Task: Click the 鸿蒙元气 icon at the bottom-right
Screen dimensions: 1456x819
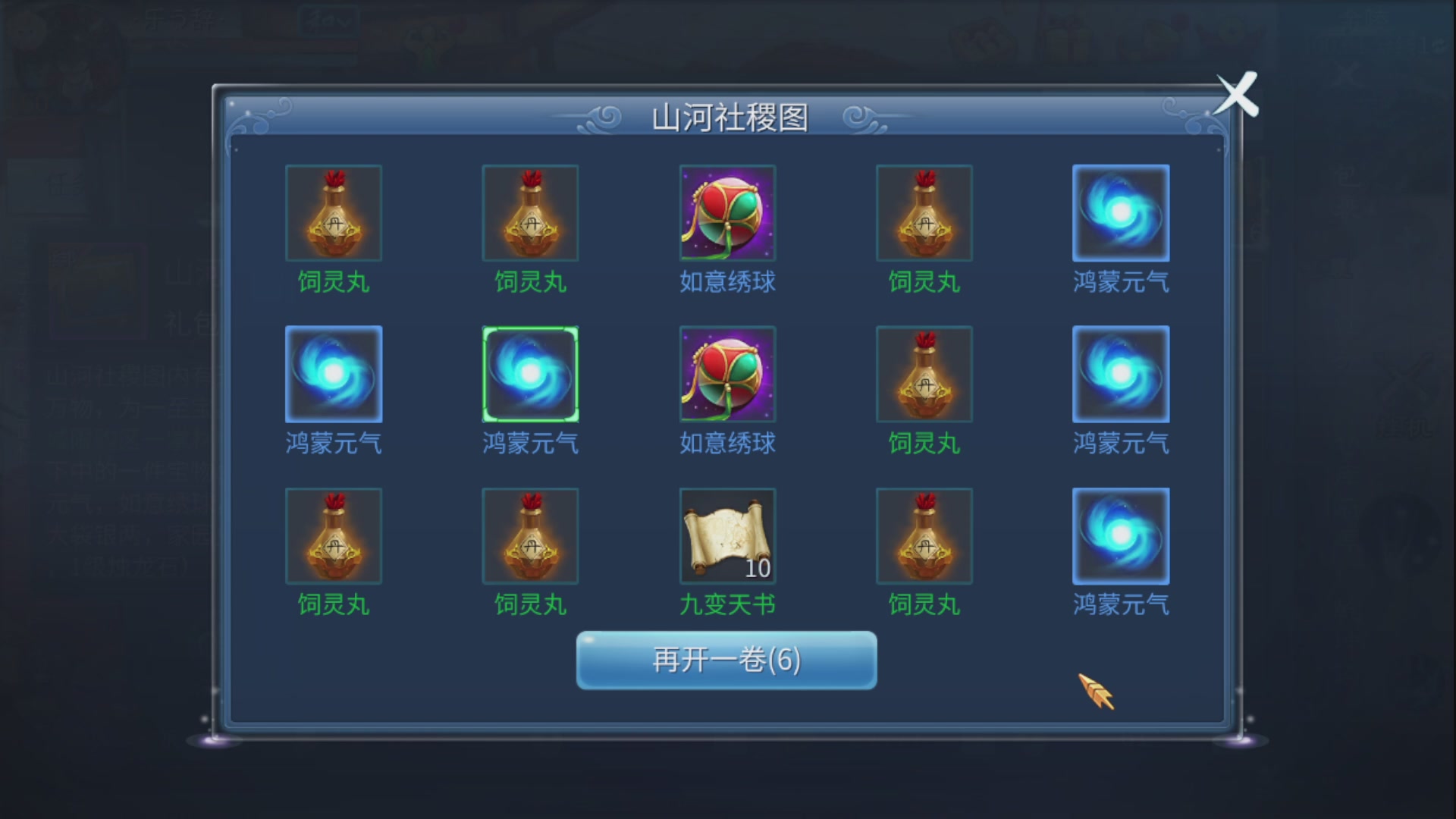Action: coord(1121,535)
